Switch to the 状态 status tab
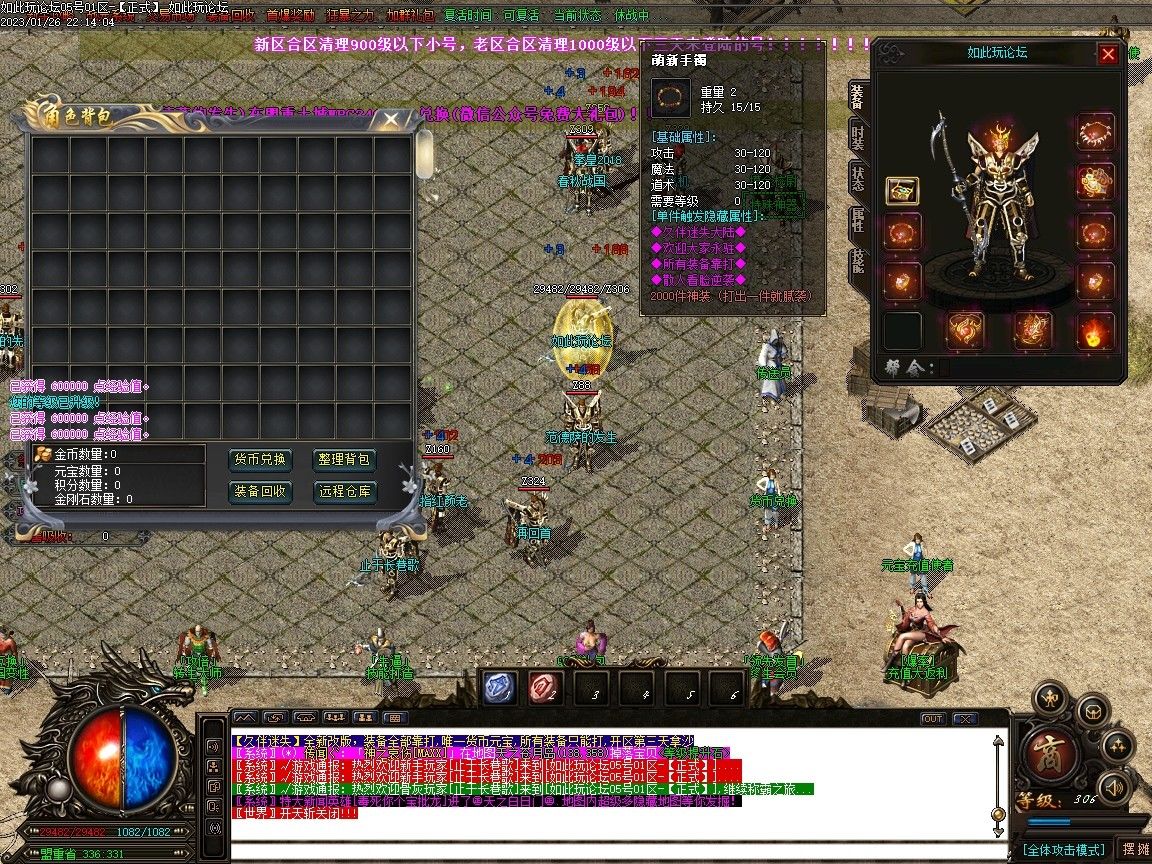This screenshot has width=1152, height=864. tap(858, 180)
